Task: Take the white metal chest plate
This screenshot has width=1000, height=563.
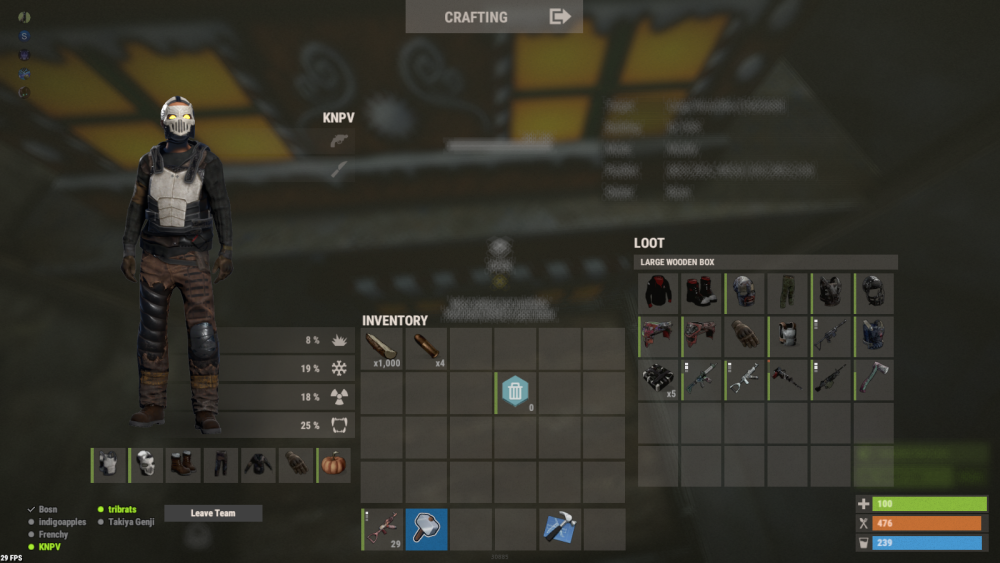Action: (x=789, y=337)
